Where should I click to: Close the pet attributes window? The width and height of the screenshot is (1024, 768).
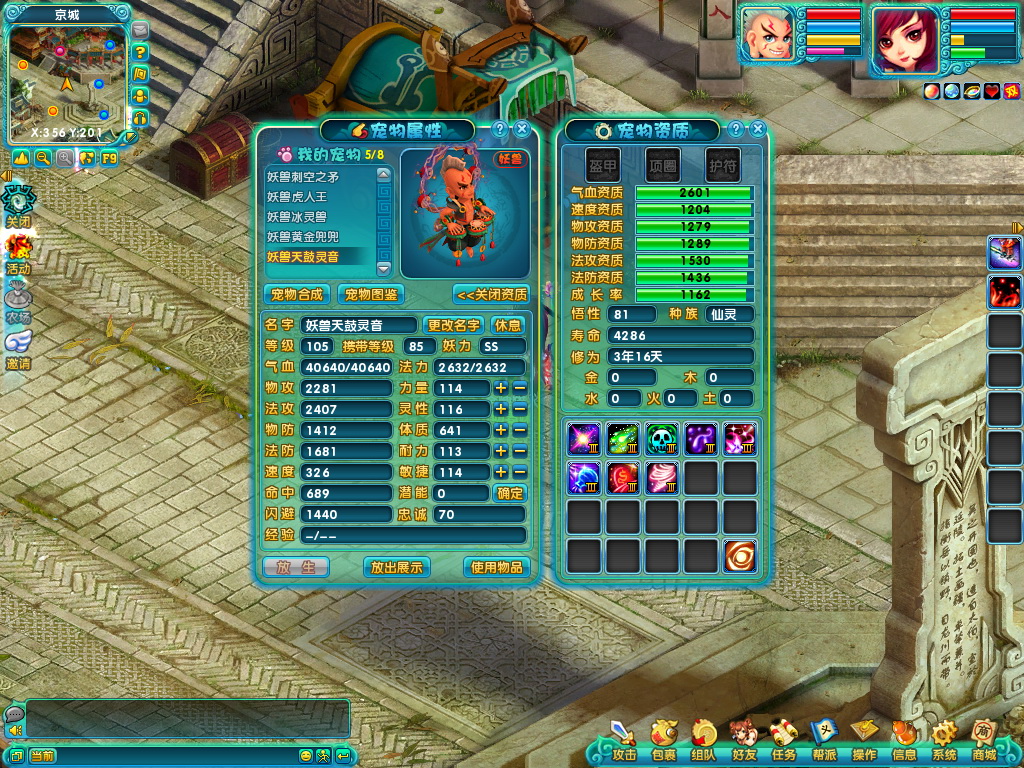[x=522, y=129]
